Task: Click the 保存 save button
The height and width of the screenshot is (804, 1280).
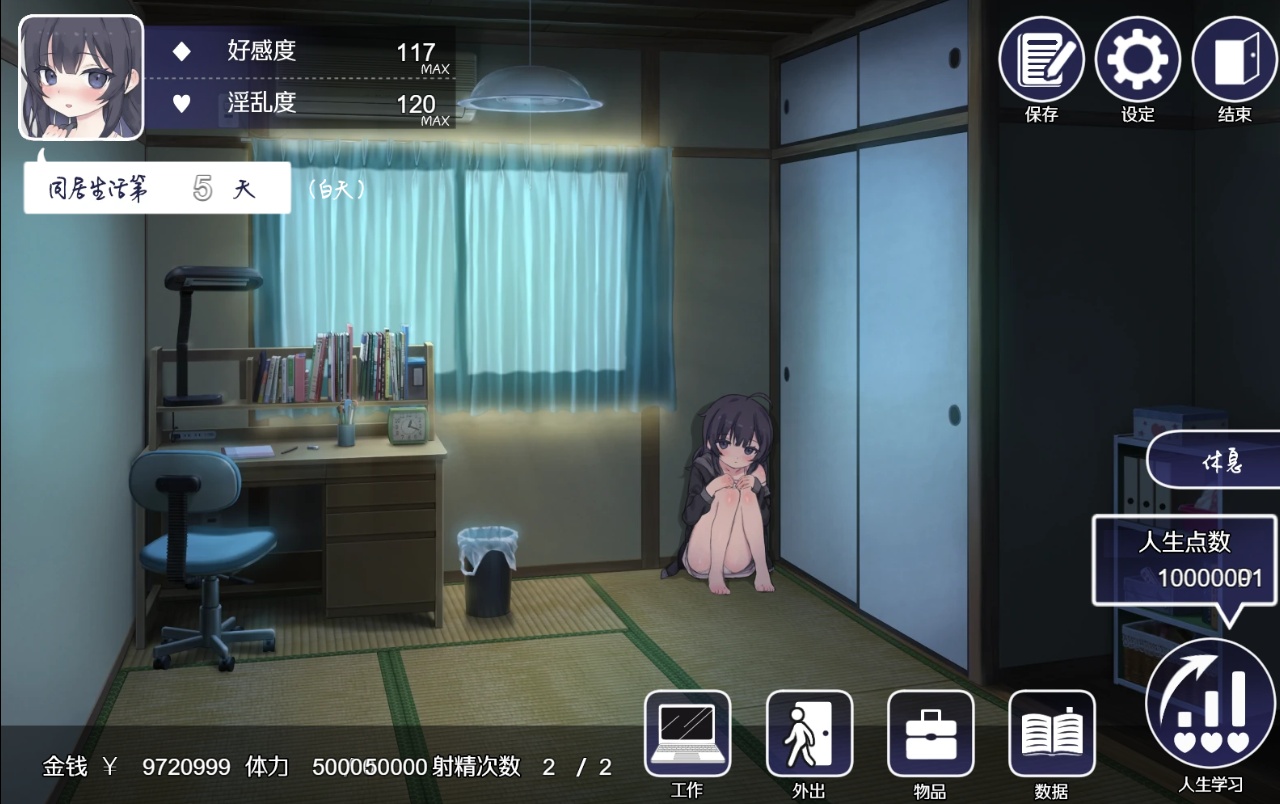Action: [1041, 61]
